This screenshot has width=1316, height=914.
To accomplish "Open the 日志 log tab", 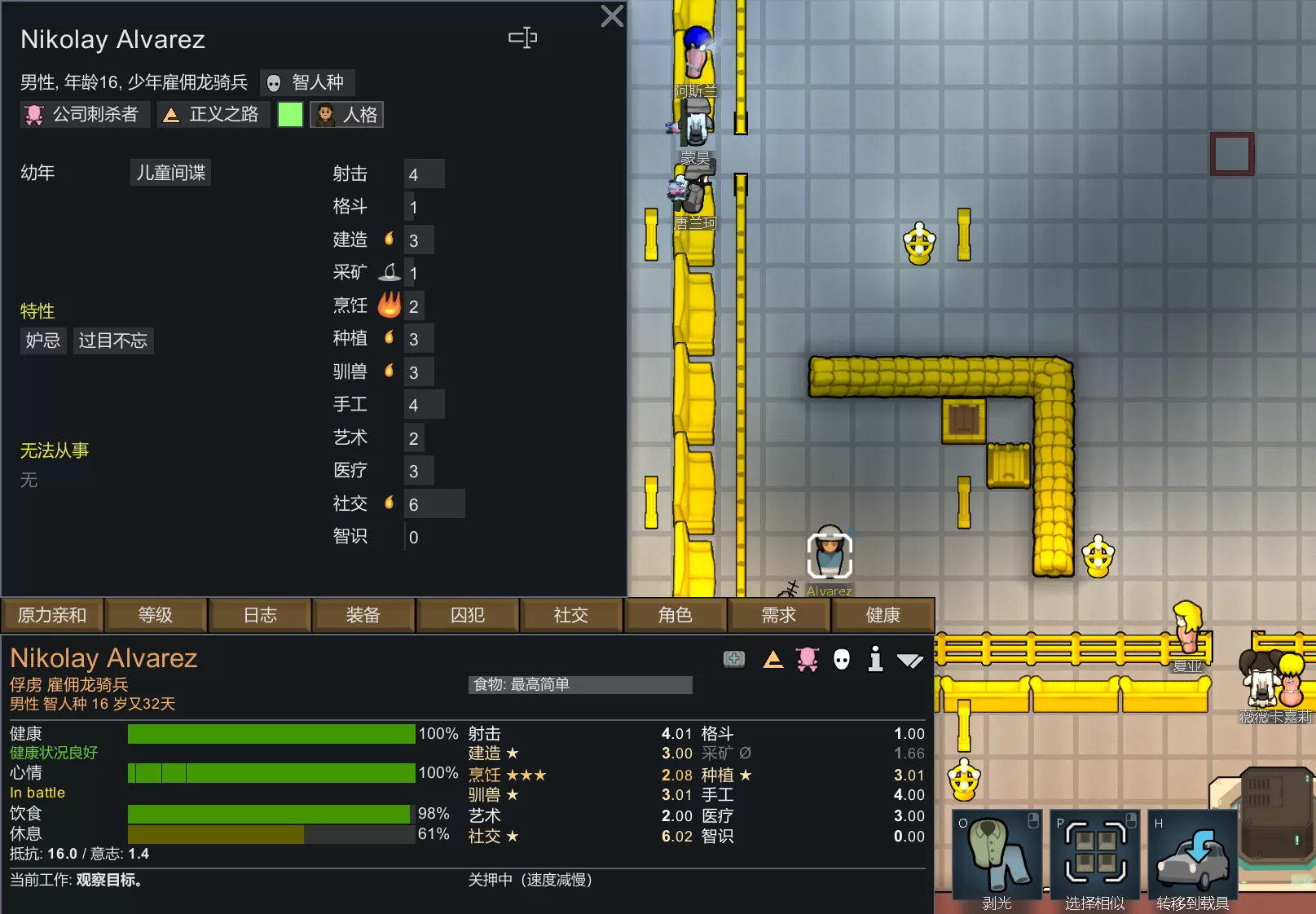I will (260, 615).
